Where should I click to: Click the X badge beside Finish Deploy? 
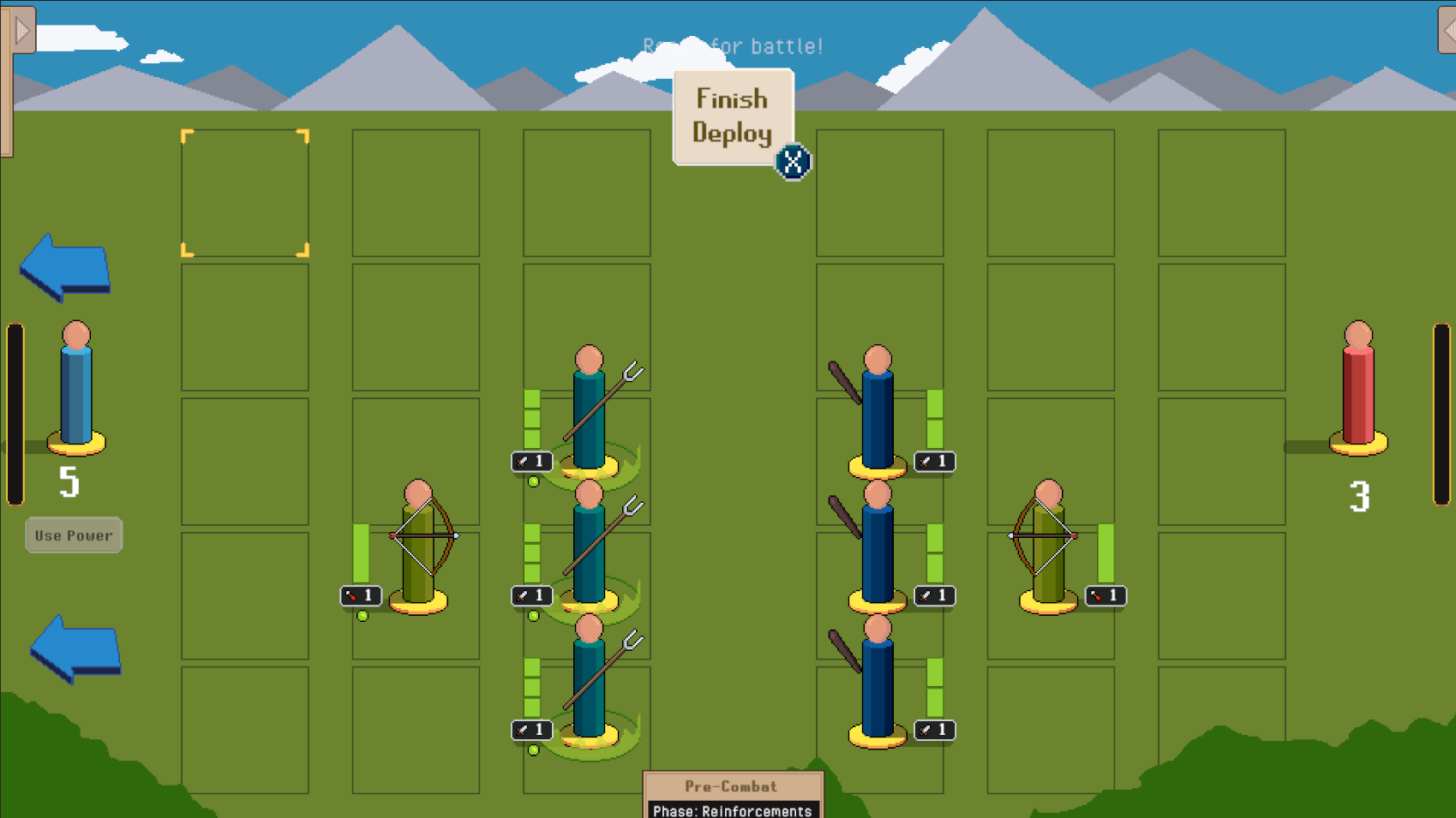(793, 160)
